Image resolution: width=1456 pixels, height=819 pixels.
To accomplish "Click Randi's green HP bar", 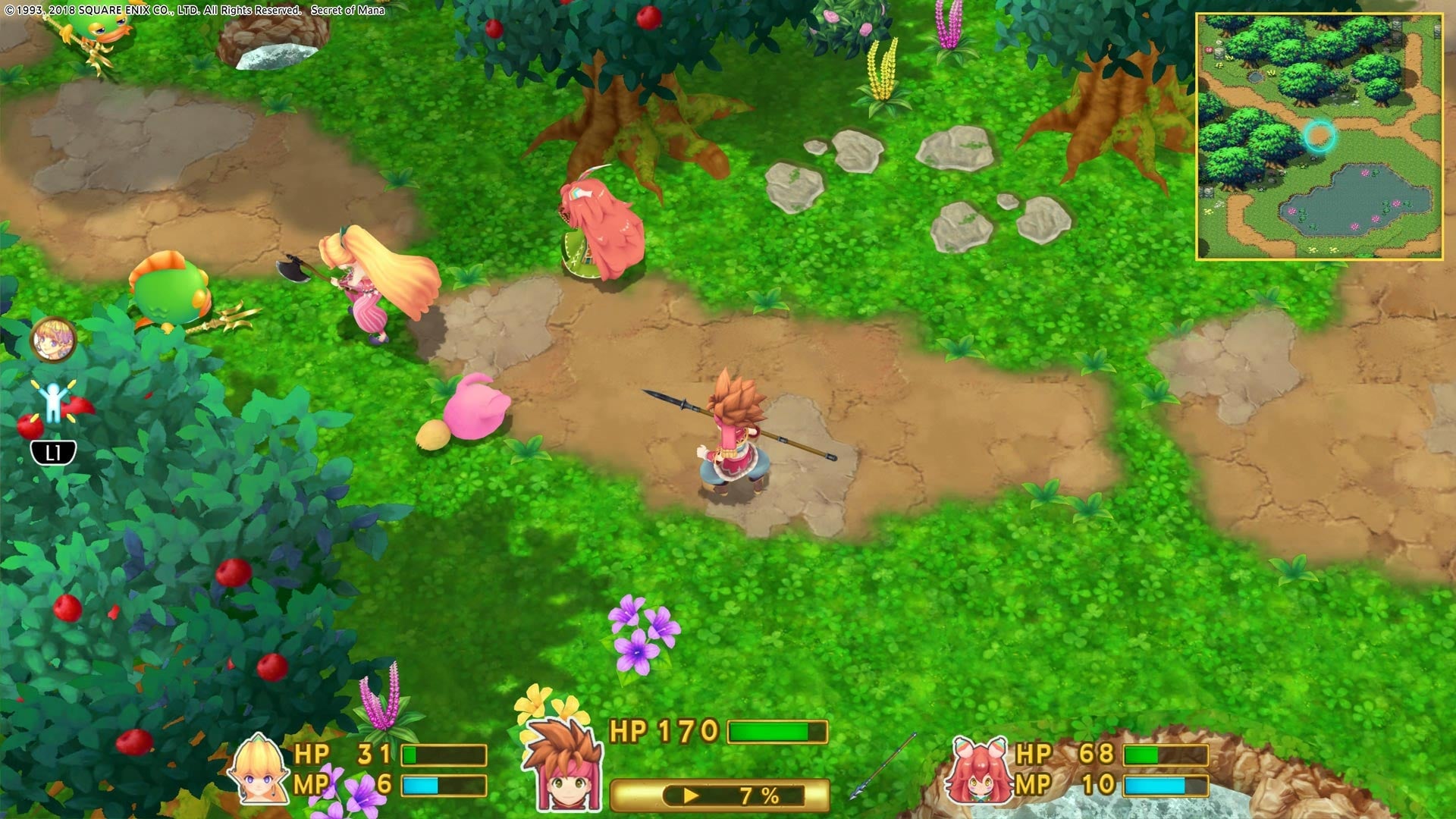I will (x=777, y=733).
